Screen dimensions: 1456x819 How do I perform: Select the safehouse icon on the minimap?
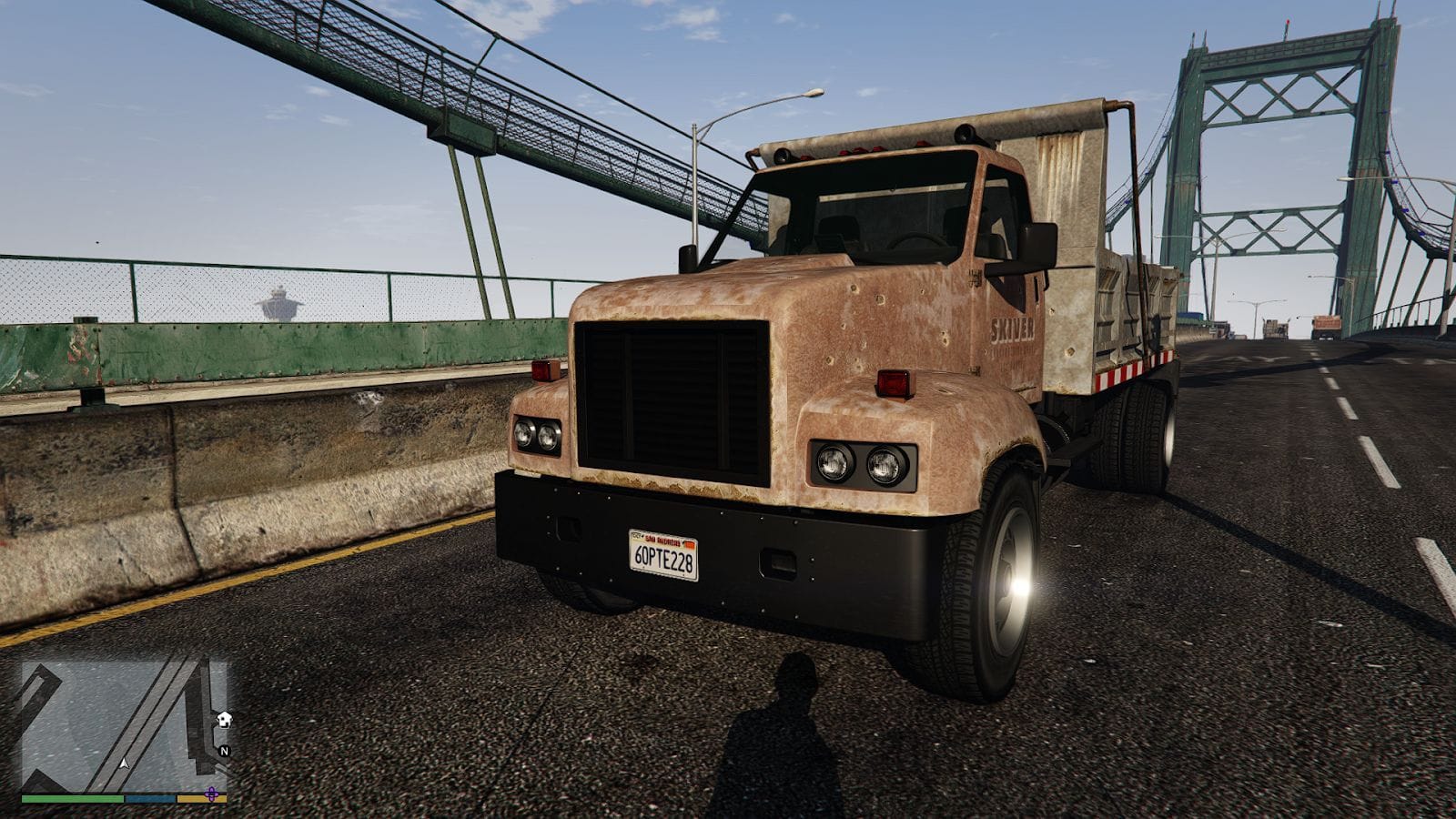pos(223,721)
